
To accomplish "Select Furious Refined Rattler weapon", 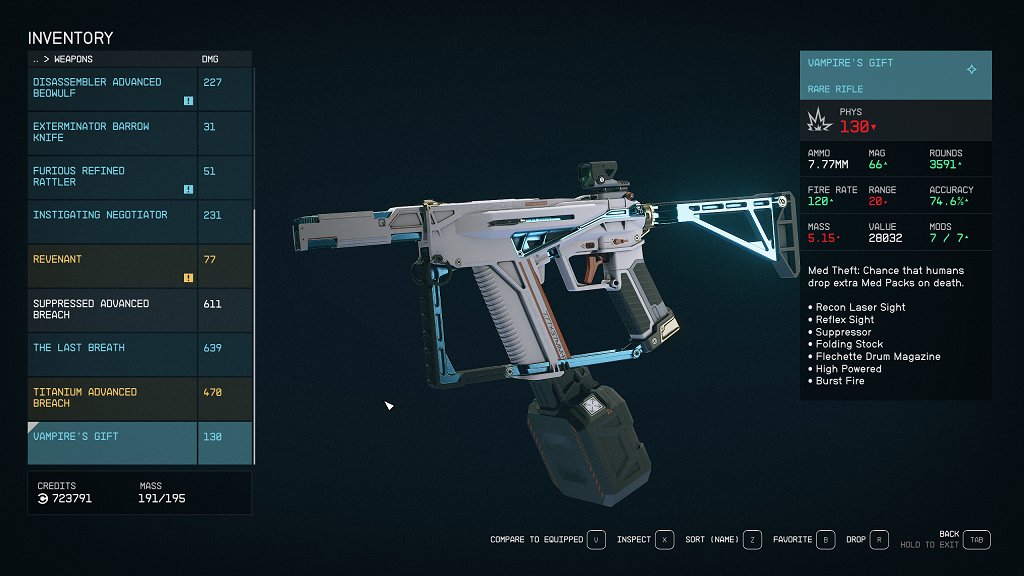I will click(113, 177).
